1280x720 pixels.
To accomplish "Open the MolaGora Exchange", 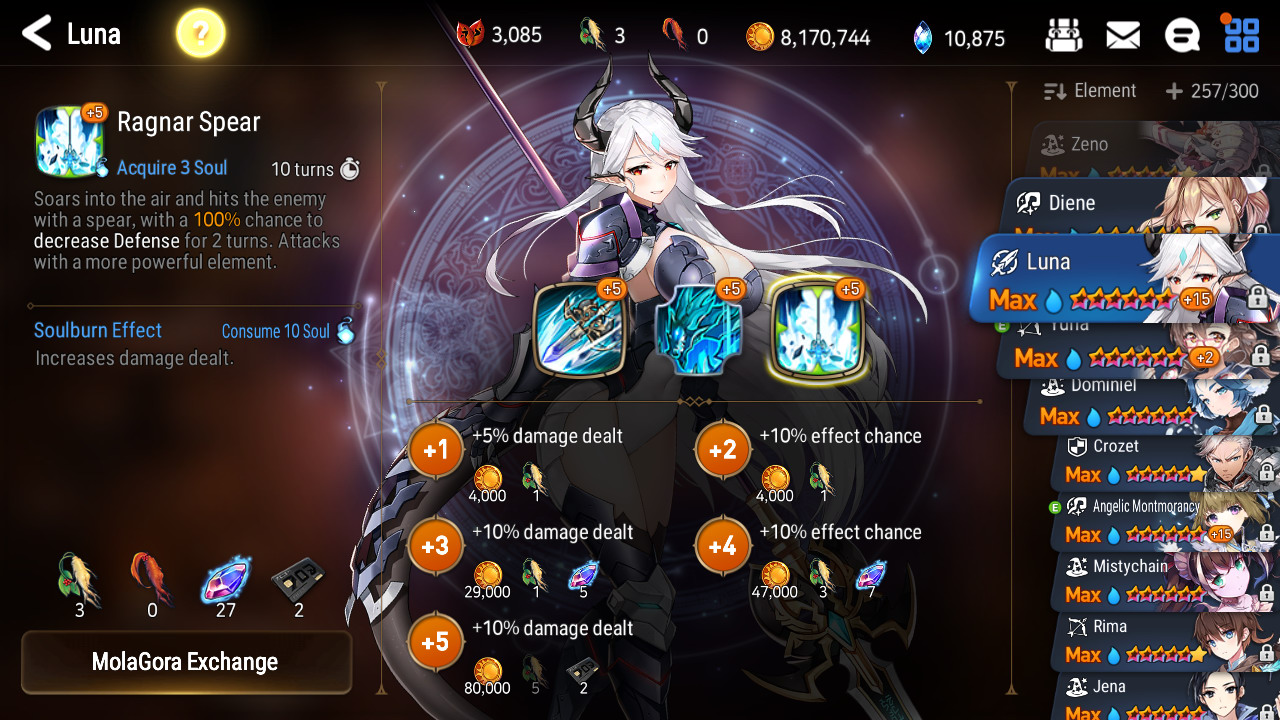I will 186,662.
